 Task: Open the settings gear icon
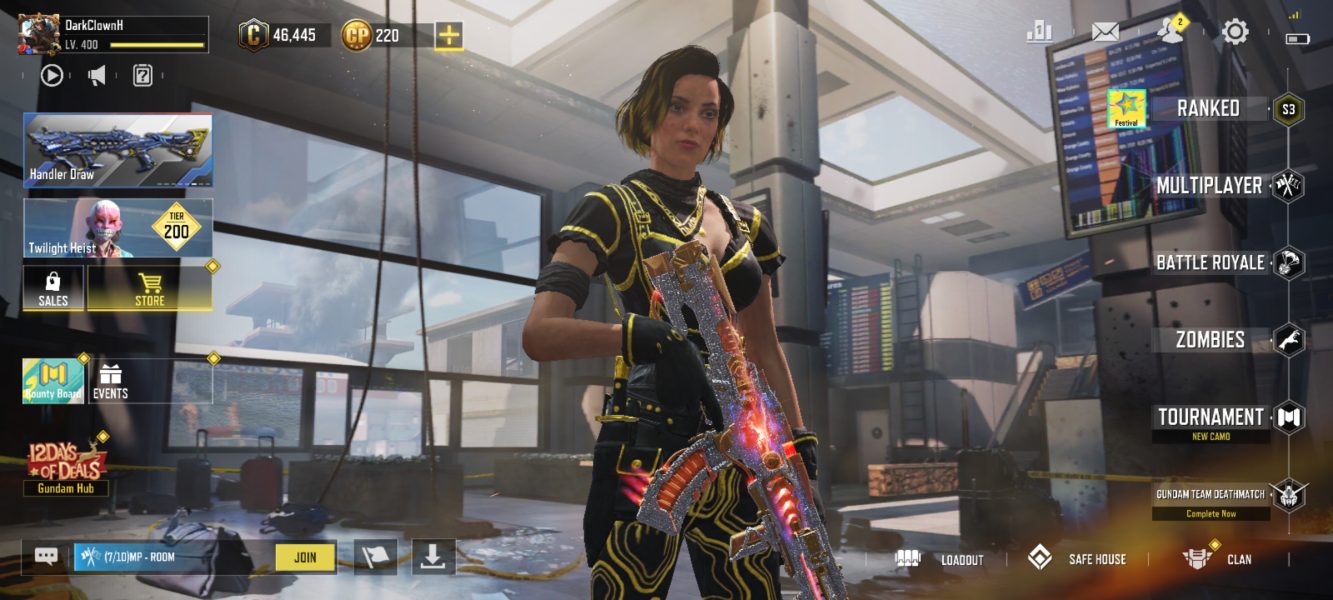(x=1235, y=32)
